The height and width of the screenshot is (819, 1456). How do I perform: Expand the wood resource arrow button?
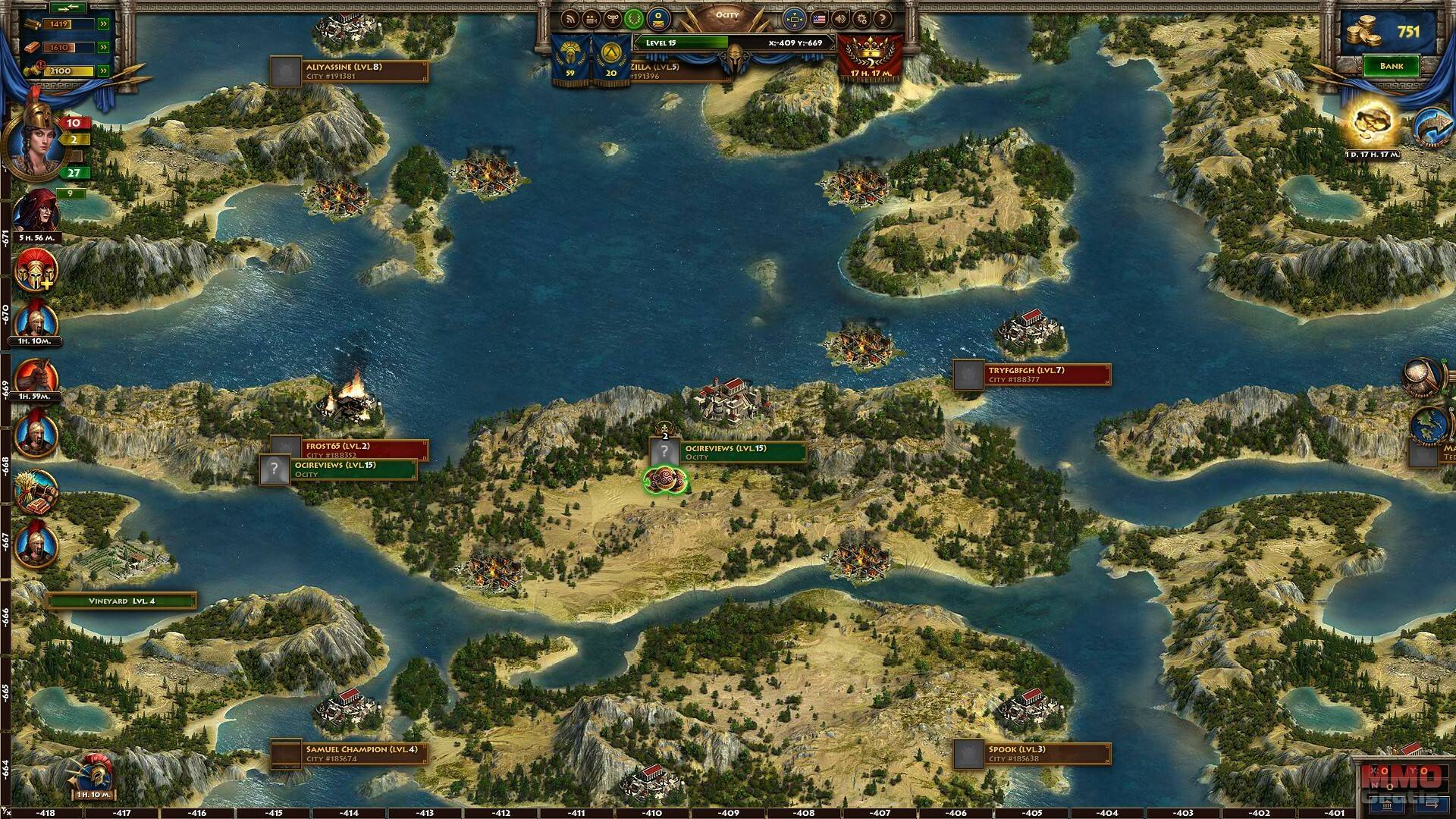(103, 24)
